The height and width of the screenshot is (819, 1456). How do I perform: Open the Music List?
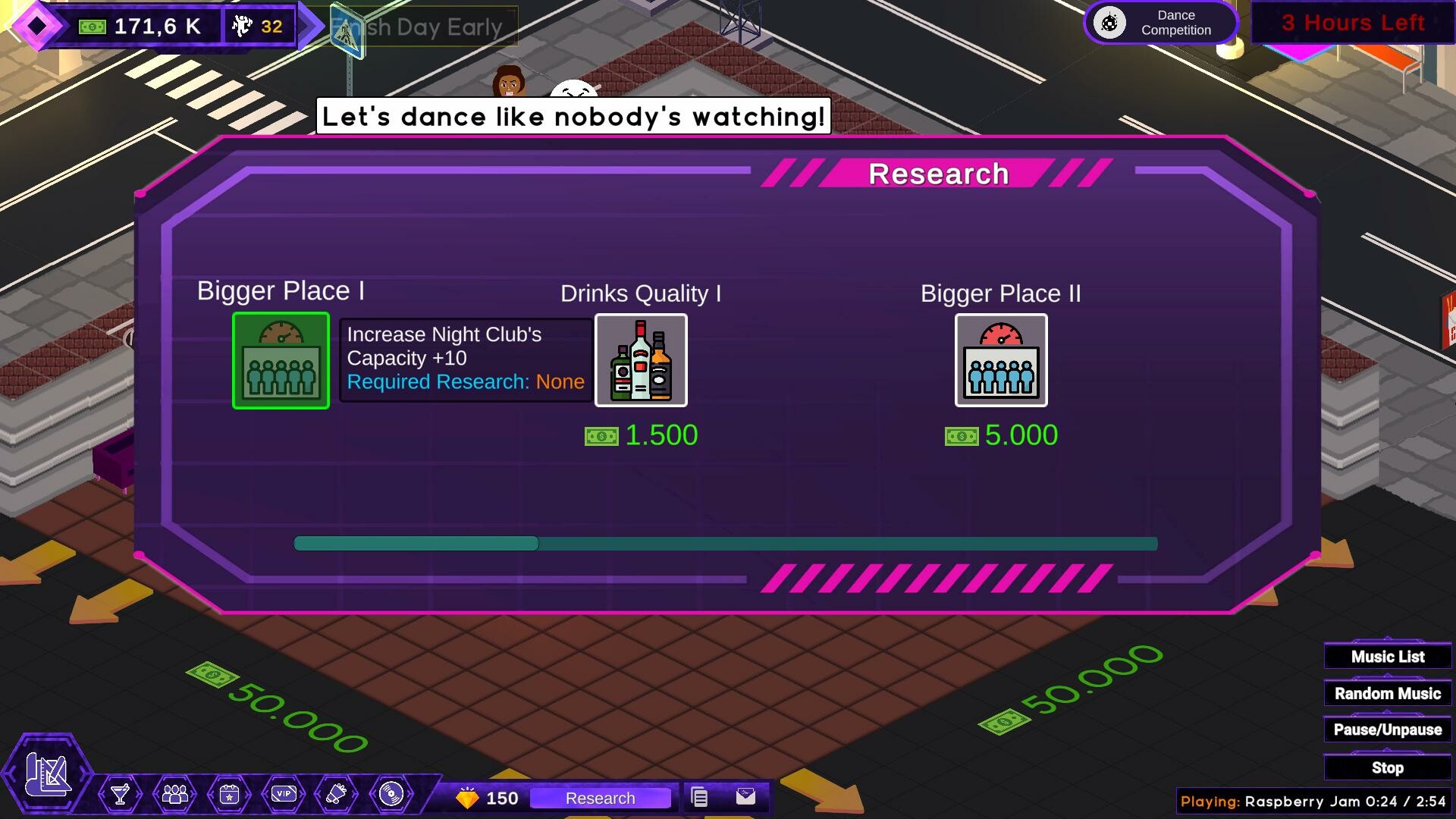point(1386,656)
